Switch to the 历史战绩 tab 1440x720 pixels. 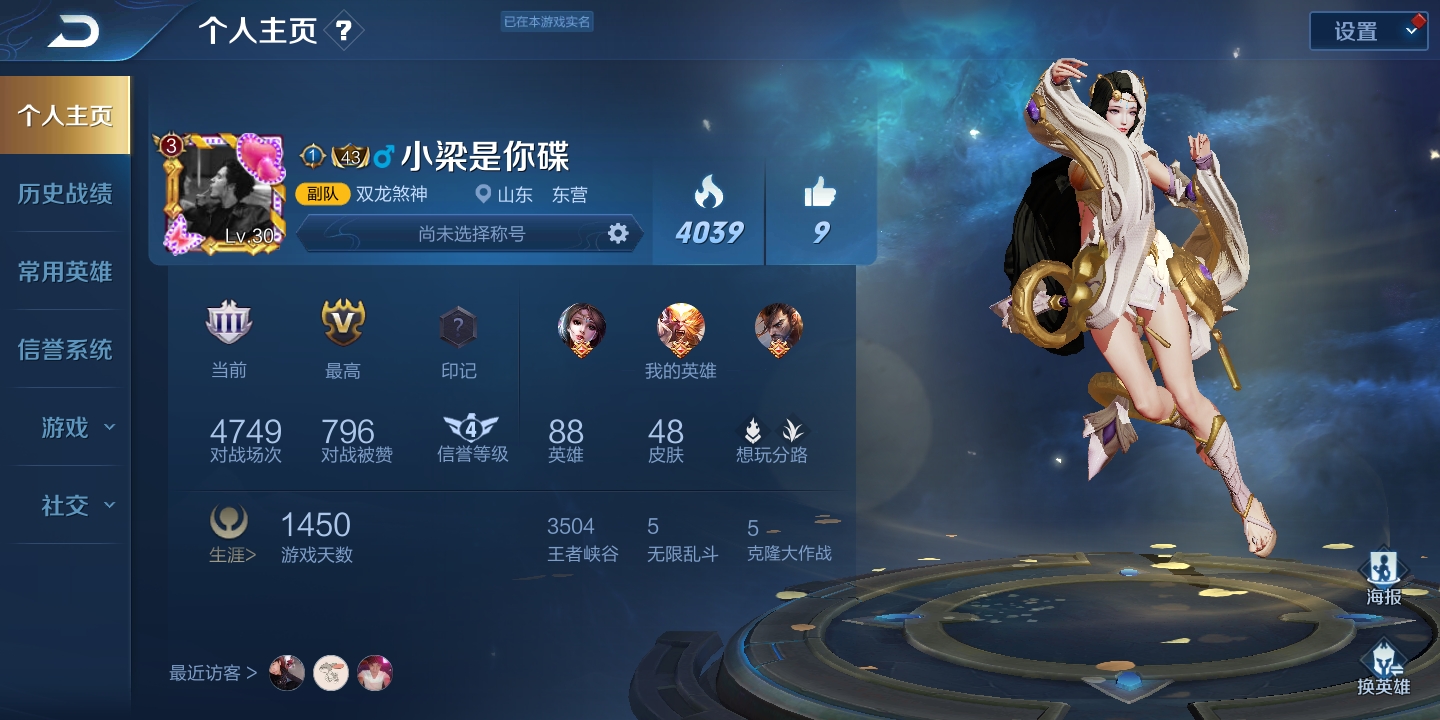tap(65, 194)
